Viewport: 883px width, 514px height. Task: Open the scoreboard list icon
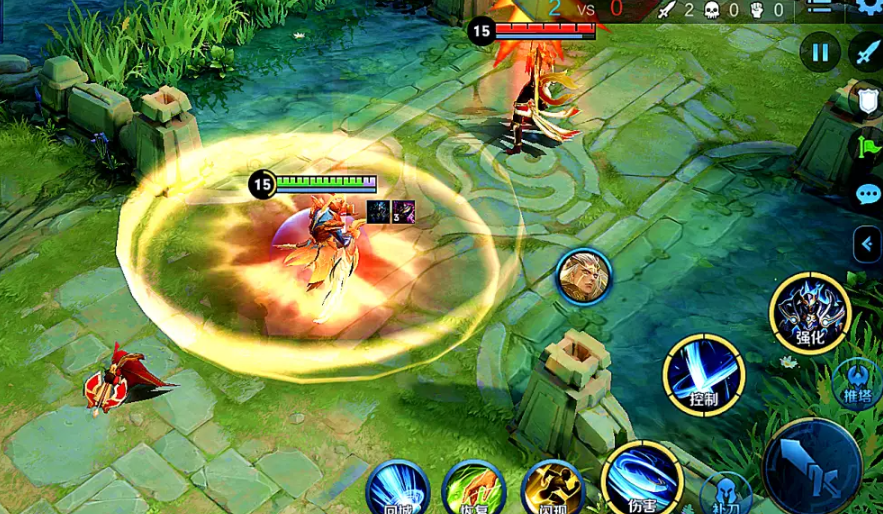(820, 6)
